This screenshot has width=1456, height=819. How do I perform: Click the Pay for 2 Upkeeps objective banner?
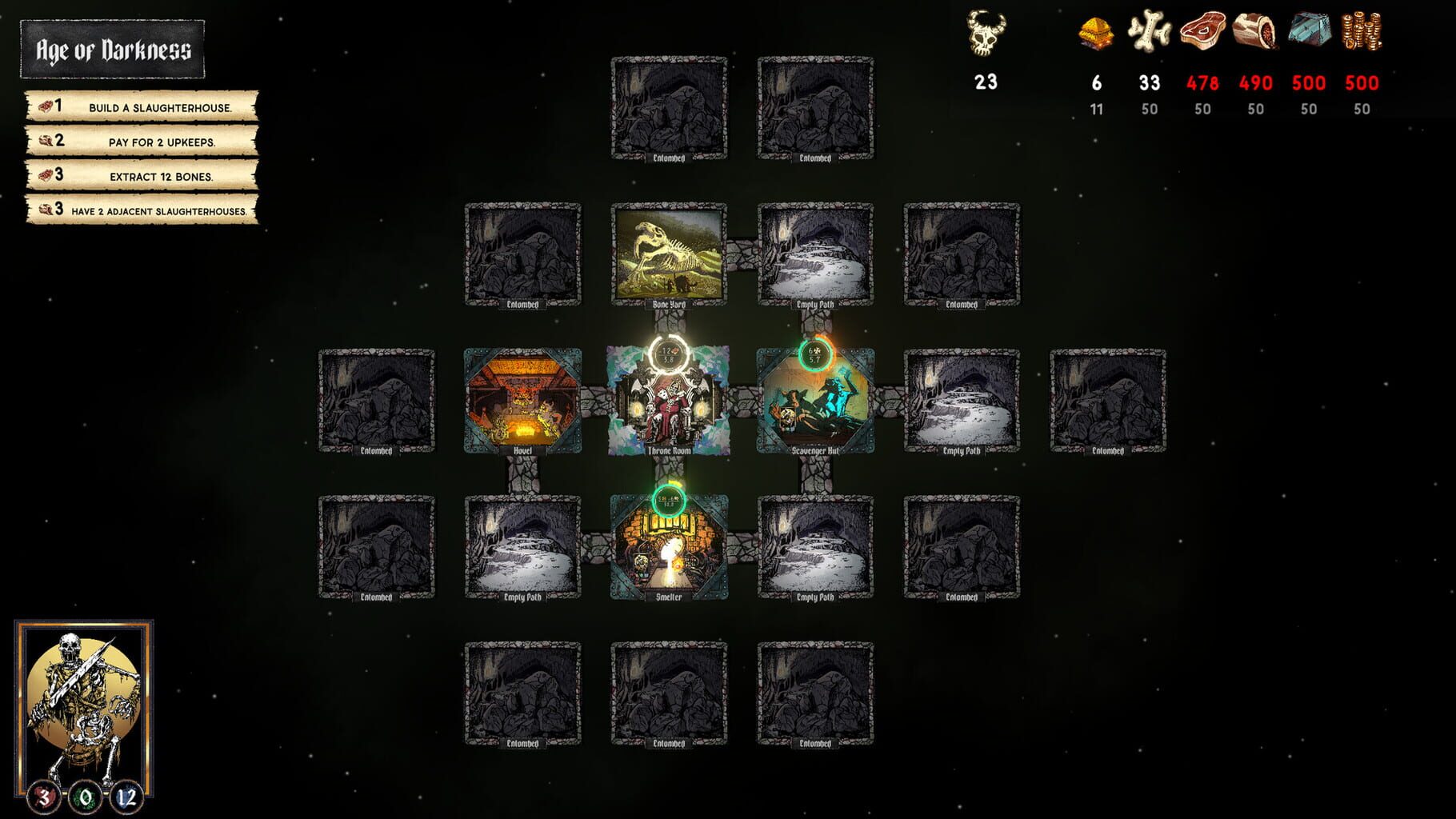pyautogui.click(x=138, y=141)
